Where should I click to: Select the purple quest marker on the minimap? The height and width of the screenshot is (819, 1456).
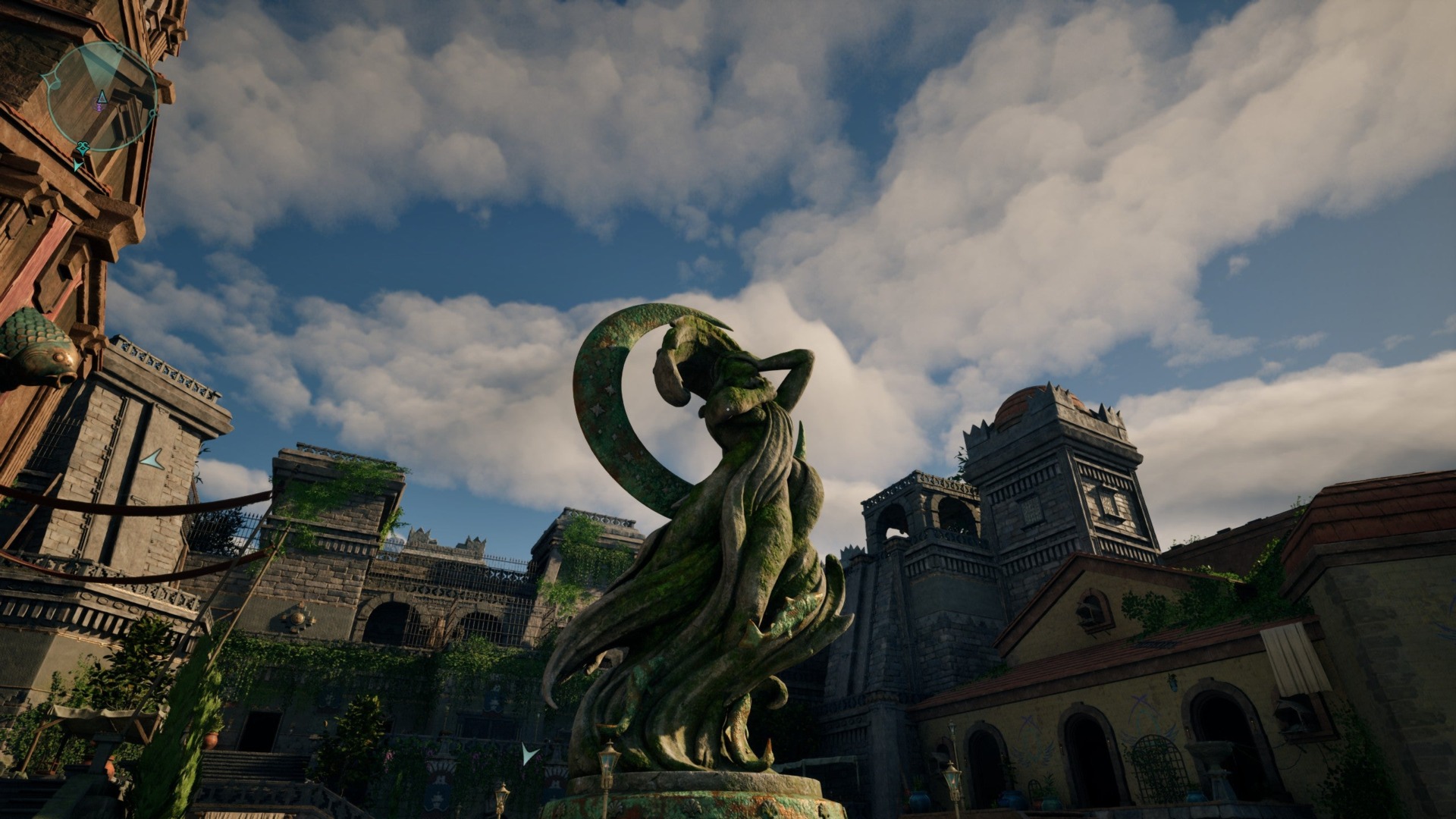point(100,108)
